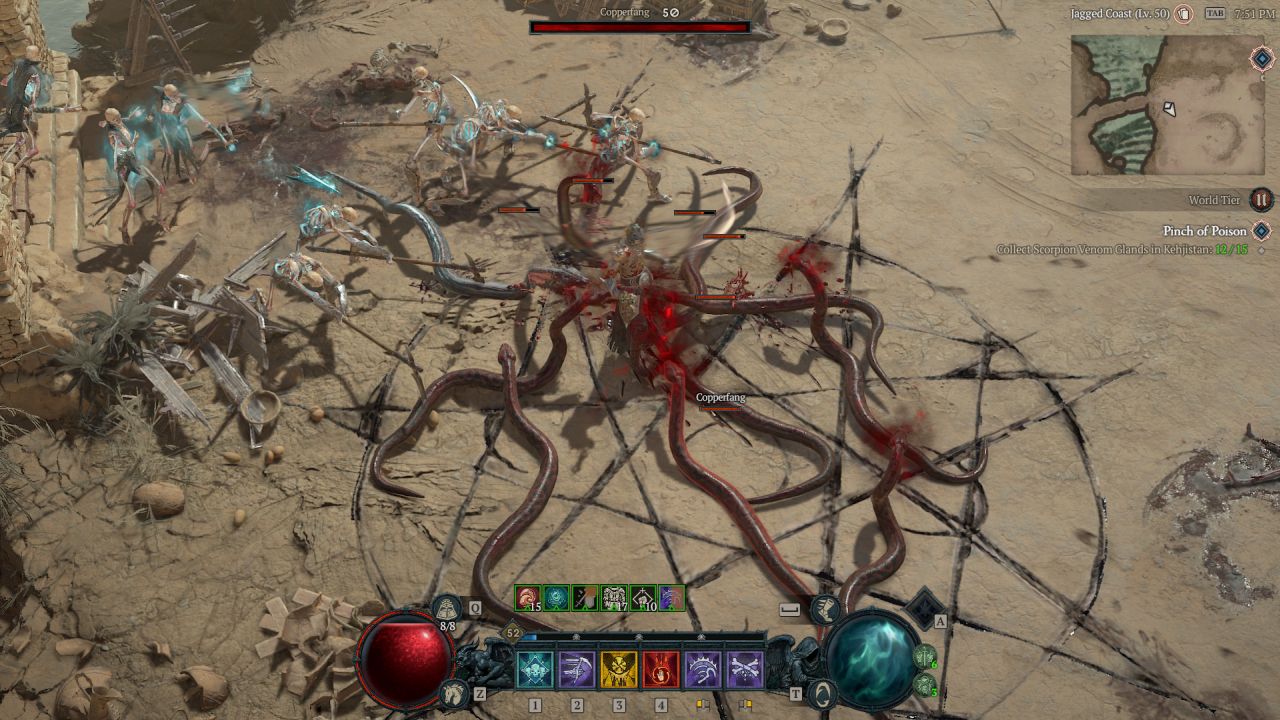Click the TAB map keybind indicator

[1215, 14]
